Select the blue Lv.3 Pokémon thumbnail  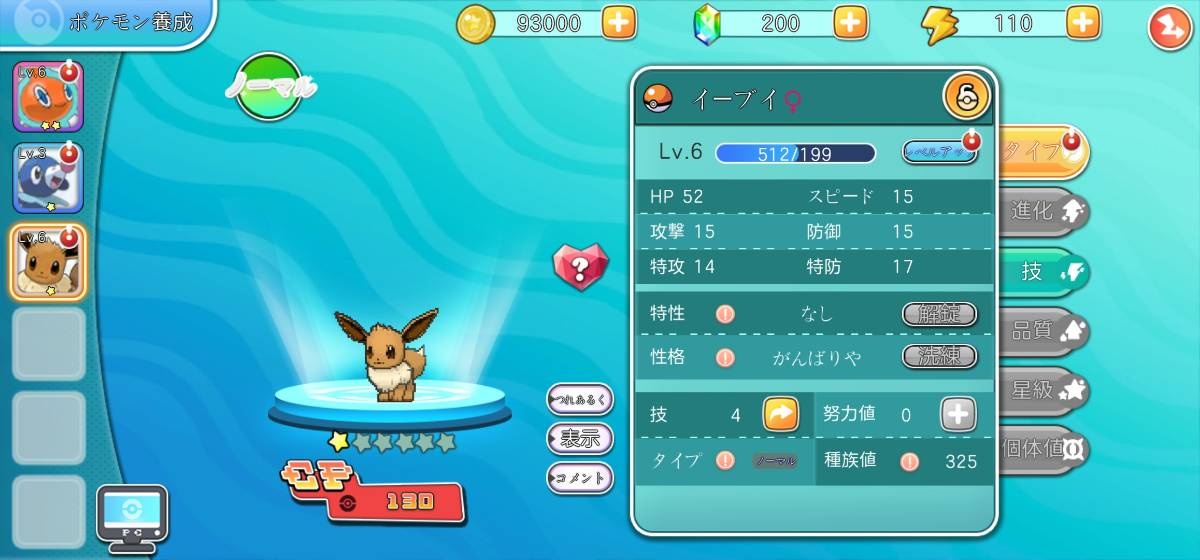48,178
